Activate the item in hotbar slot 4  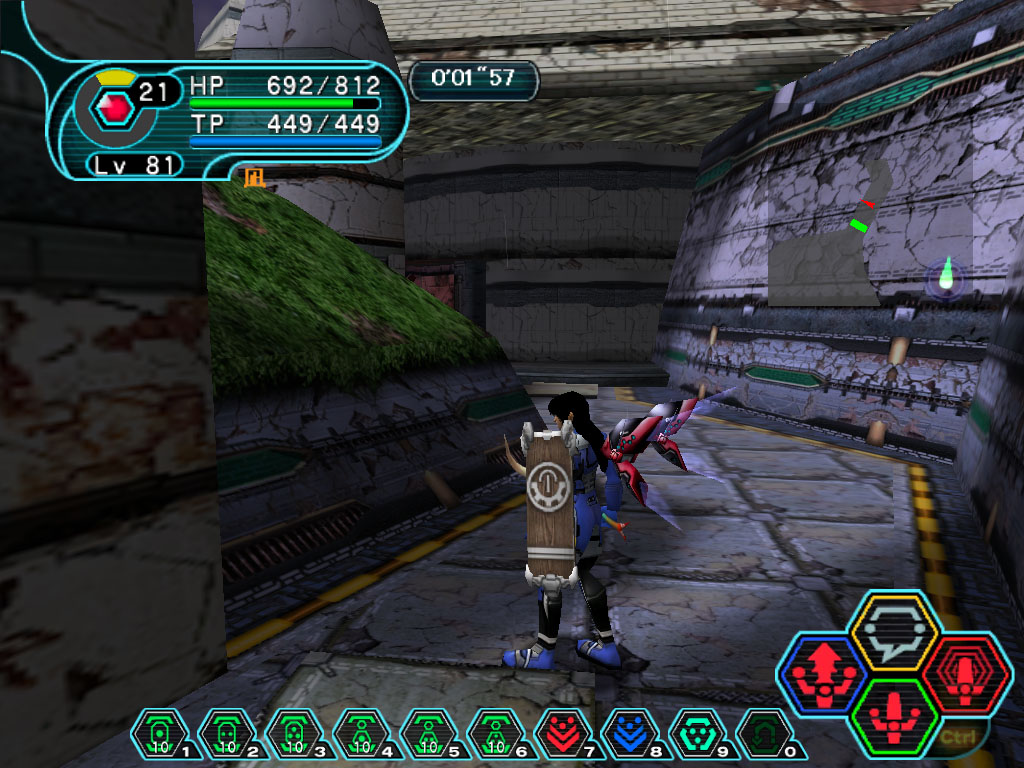(x=359, y=734)
